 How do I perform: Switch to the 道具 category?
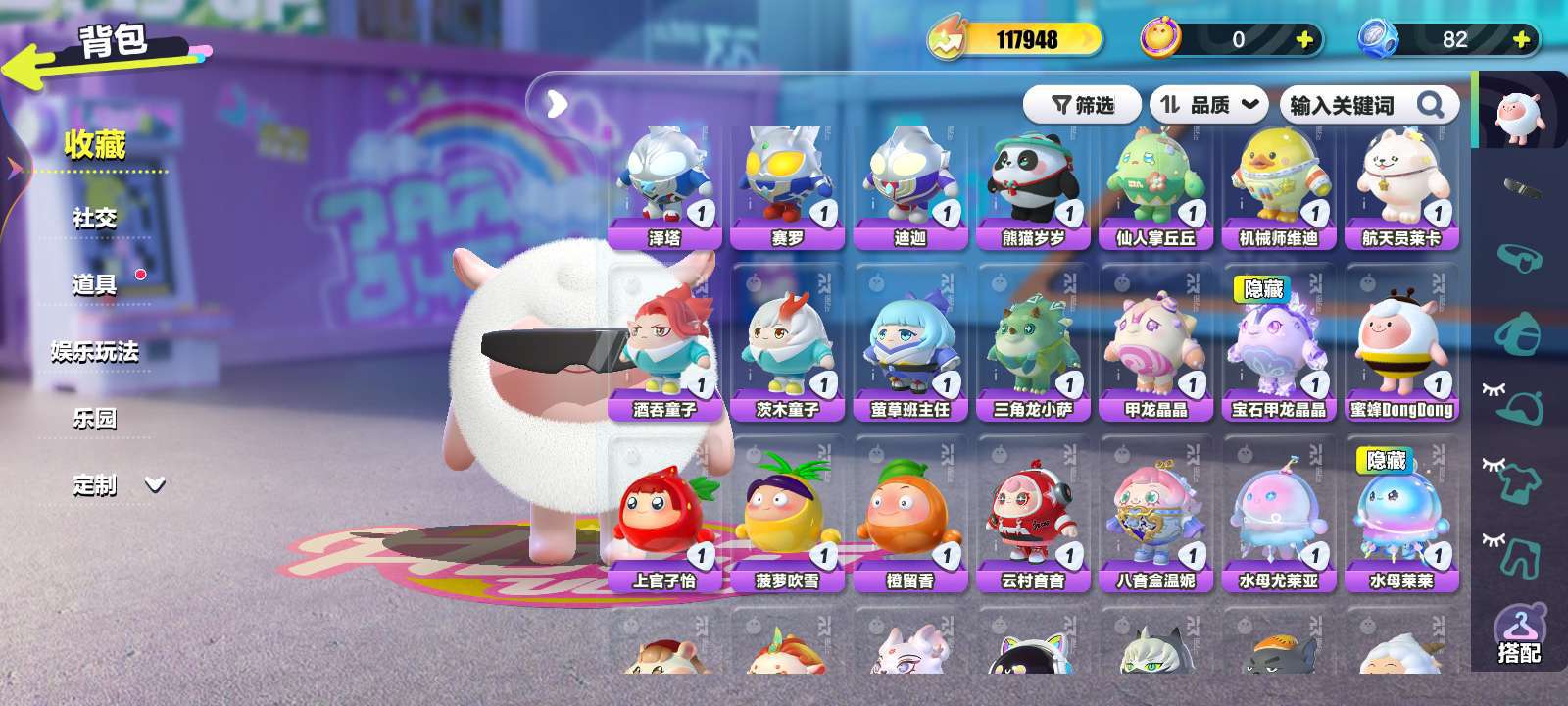tap(94, 284)
